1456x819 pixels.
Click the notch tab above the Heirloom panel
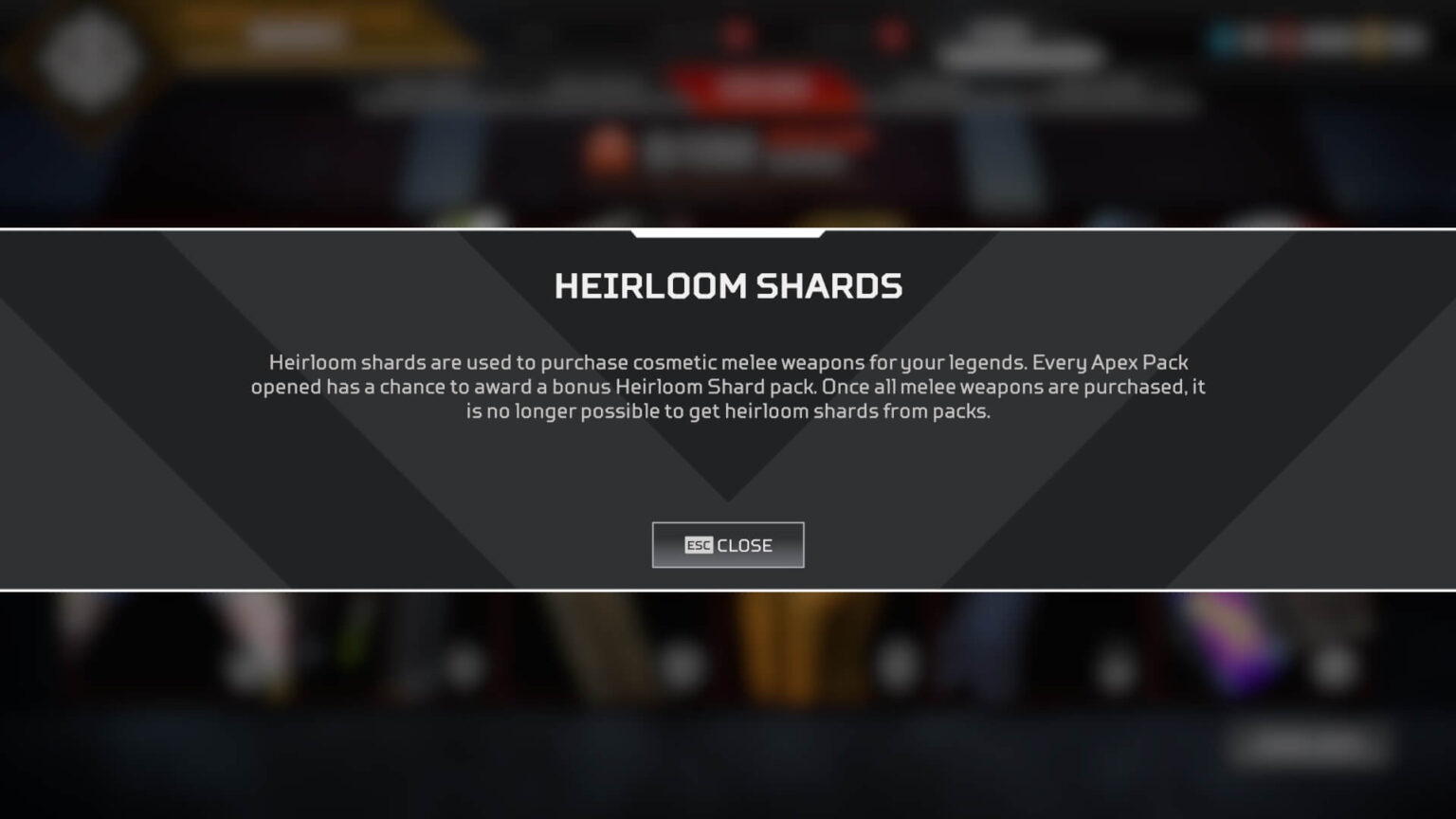[x=728, y=230]
